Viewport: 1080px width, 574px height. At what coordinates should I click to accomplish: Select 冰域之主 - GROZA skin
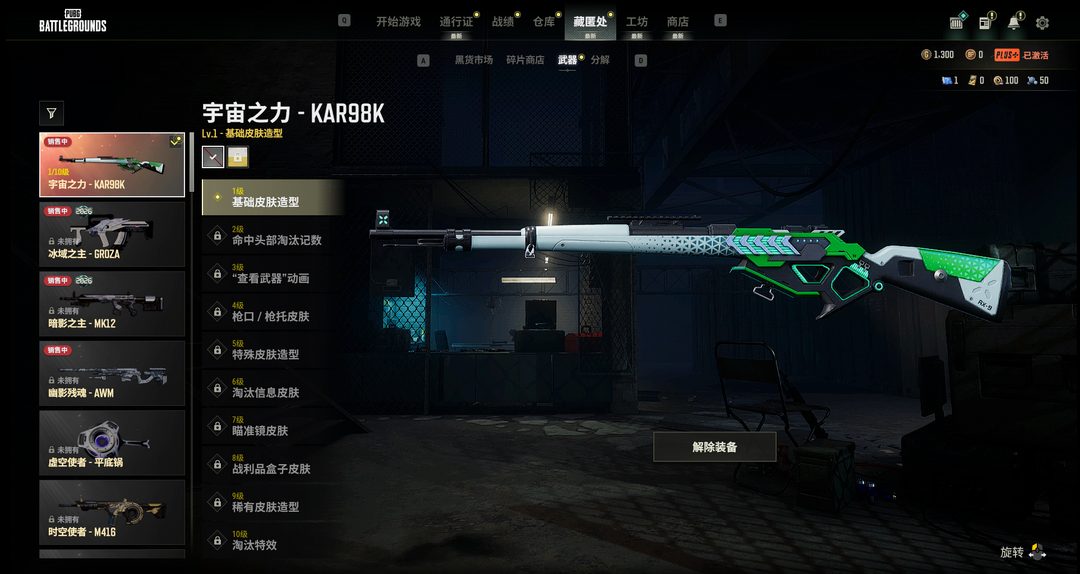click(112, 233)
